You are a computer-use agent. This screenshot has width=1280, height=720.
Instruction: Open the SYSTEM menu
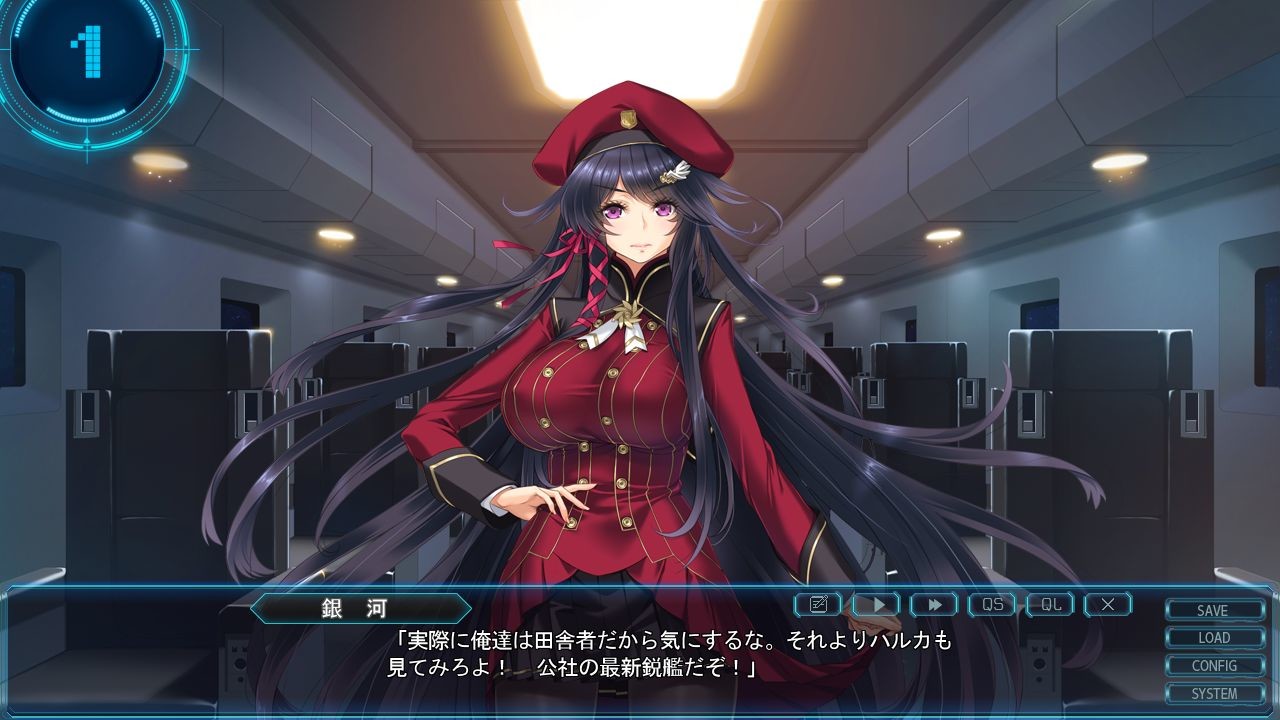pyautogui.click(x=1213, y=693)
